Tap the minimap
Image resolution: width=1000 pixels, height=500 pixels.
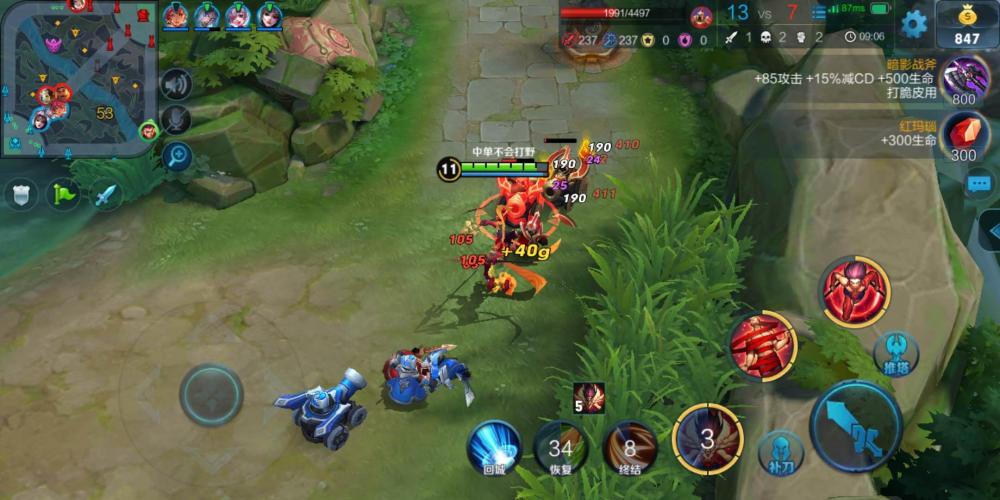click(75, 78)
